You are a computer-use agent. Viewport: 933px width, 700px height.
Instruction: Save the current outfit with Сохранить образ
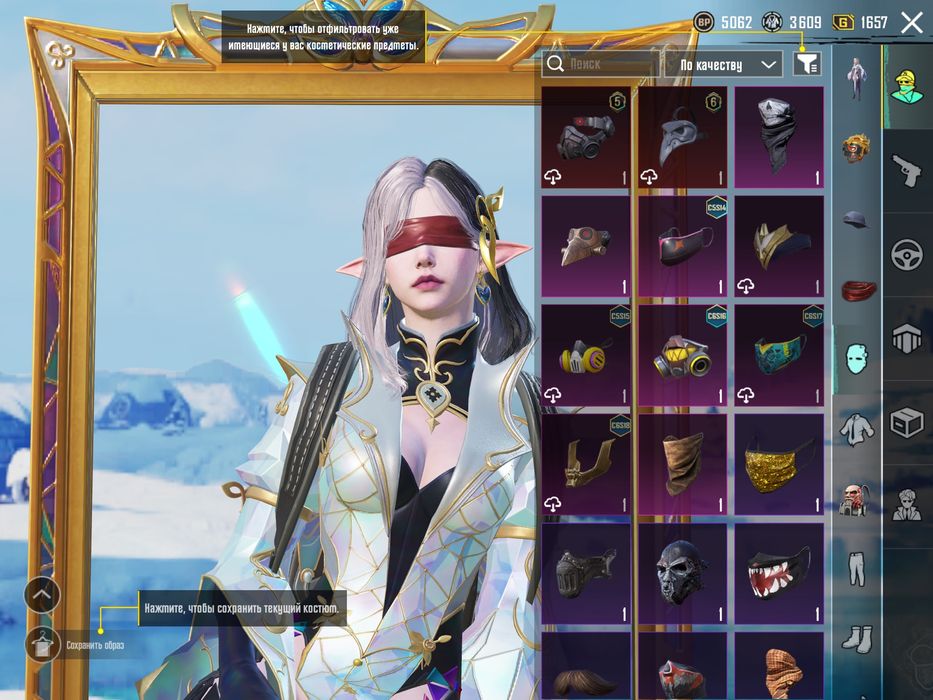tap(43, 645)
